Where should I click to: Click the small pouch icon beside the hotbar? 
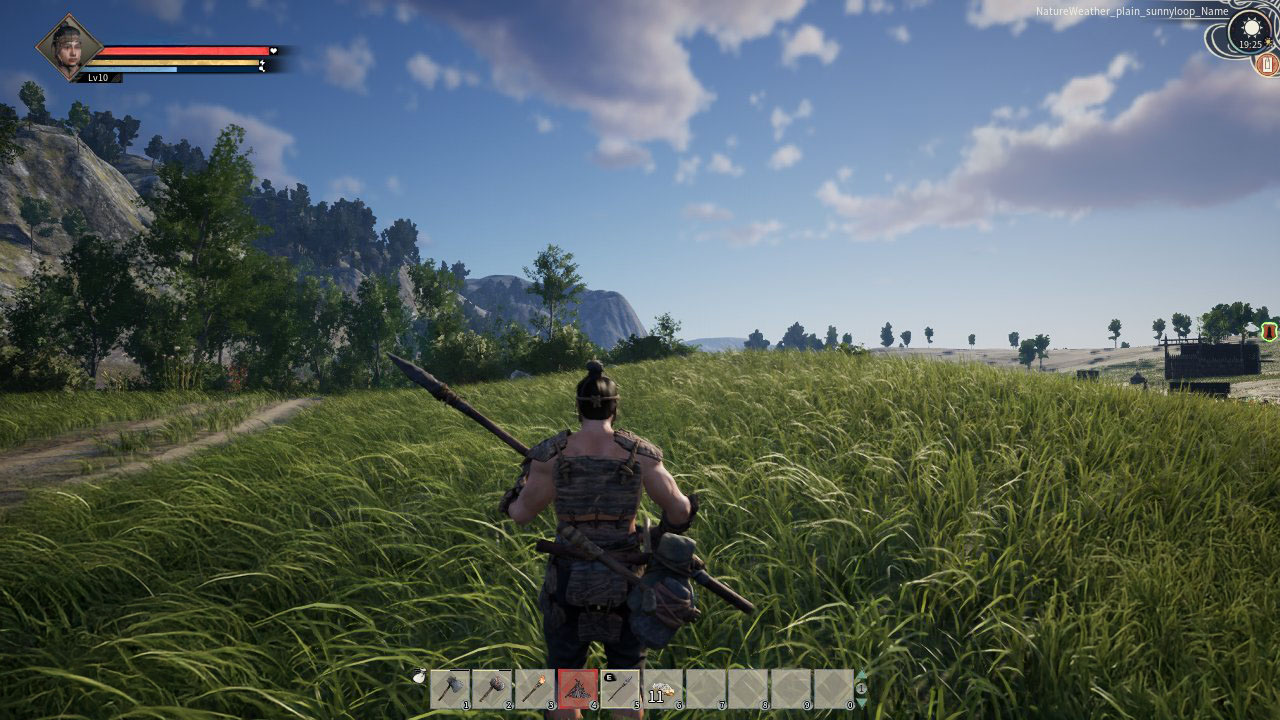point(419,677)
